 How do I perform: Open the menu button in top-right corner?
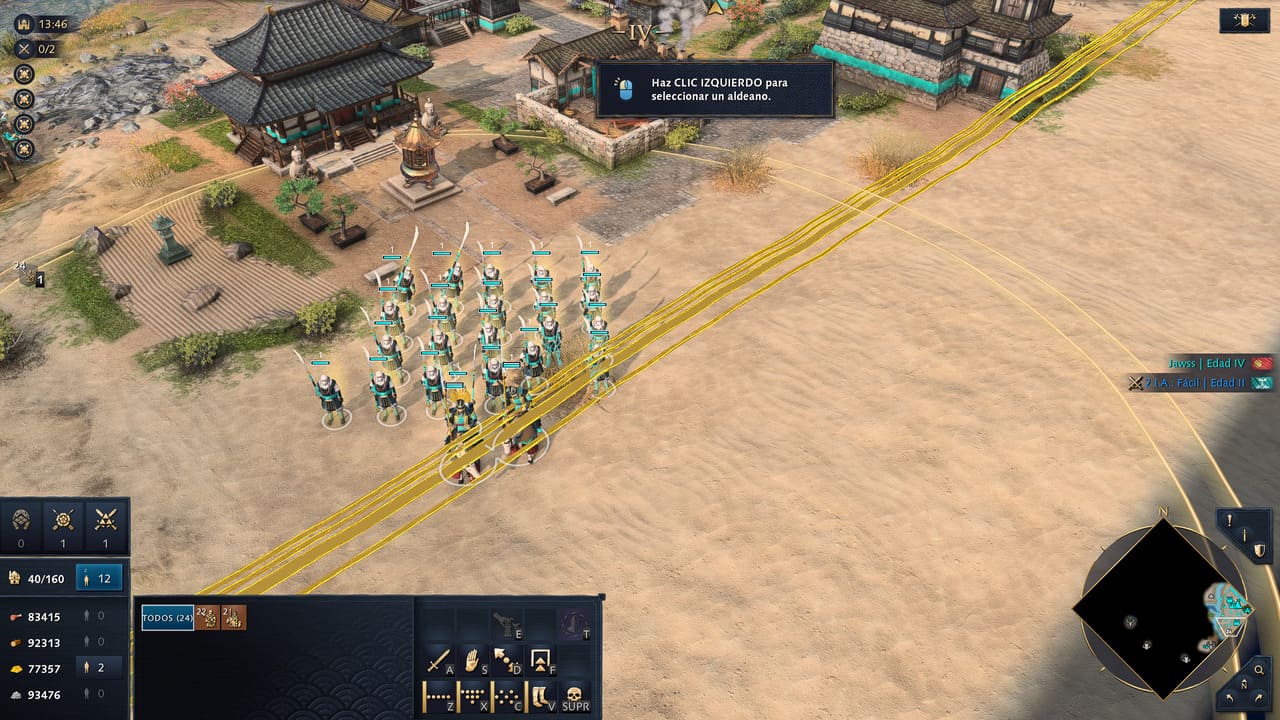[1244, 21]
